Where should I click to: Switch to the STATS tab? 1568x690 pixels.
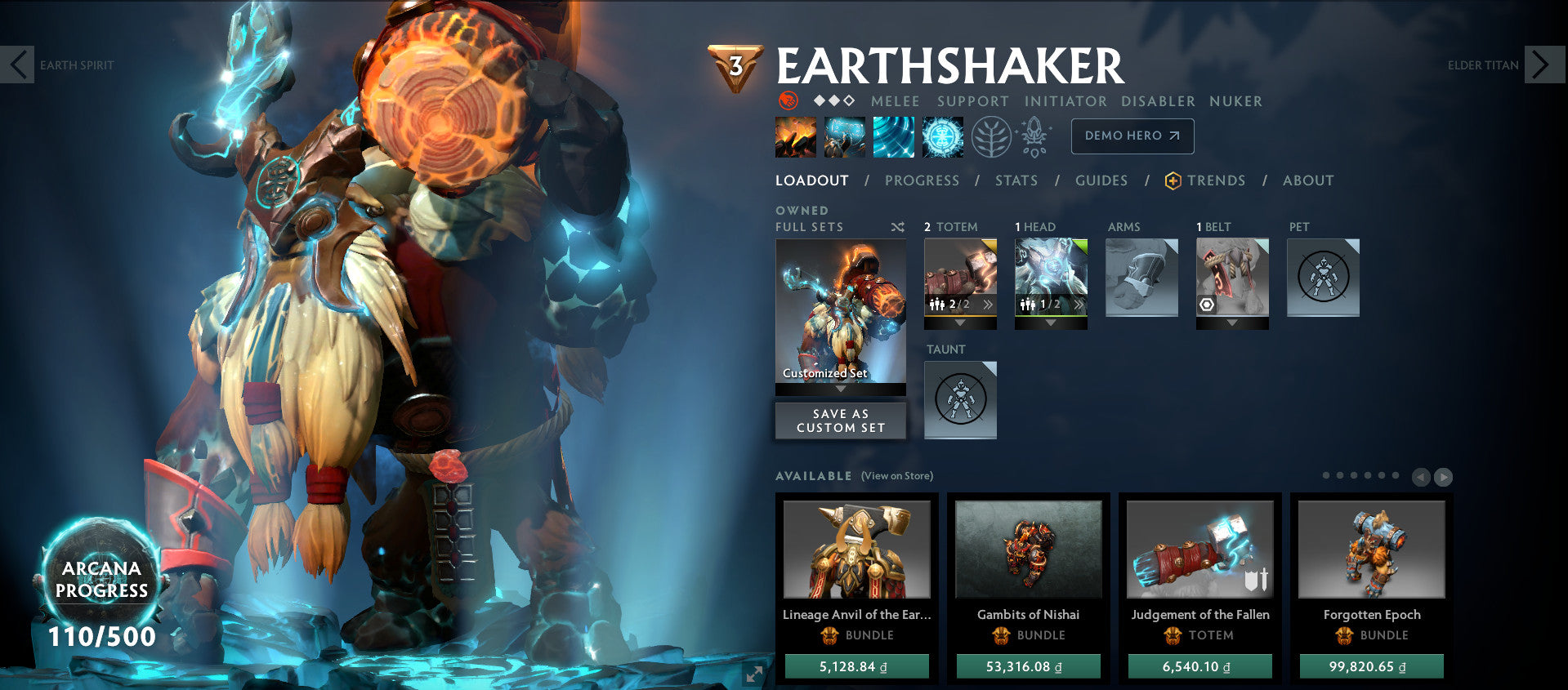[1016, 180]
